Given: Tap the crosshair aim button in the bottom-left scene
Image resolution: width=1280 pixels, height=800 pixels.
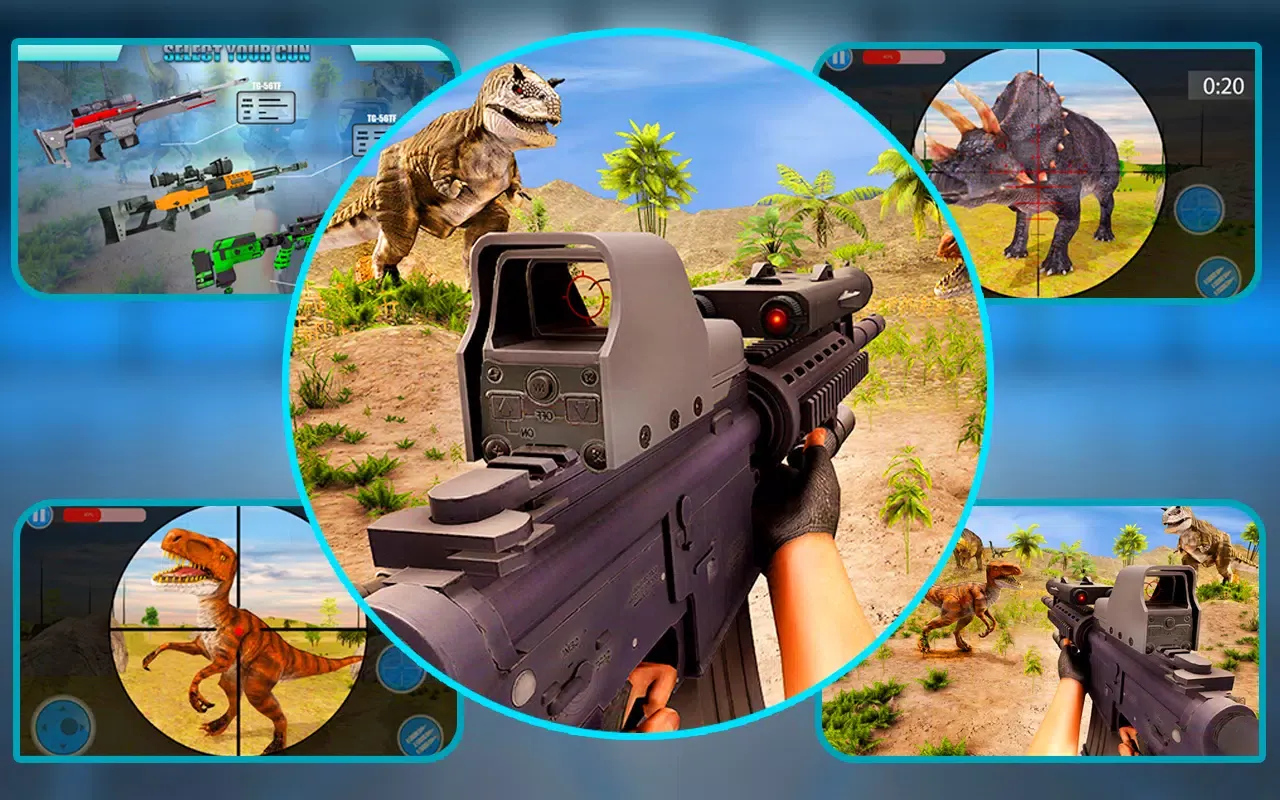Looking at the screenshot, I should click(399, 667).
